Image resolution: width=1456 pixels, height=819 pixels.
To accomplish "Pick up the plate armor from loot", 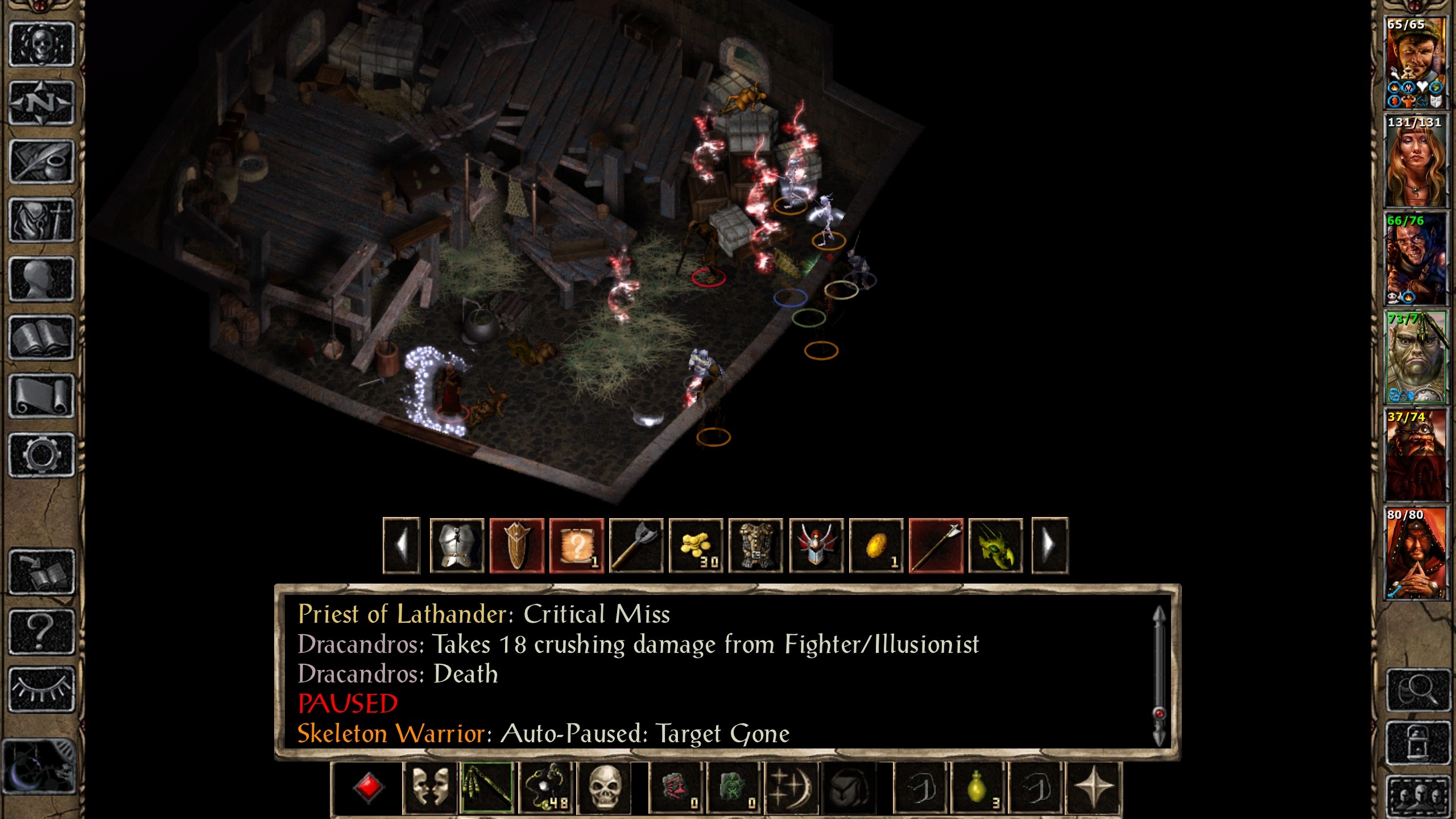I will pos(457,546).
